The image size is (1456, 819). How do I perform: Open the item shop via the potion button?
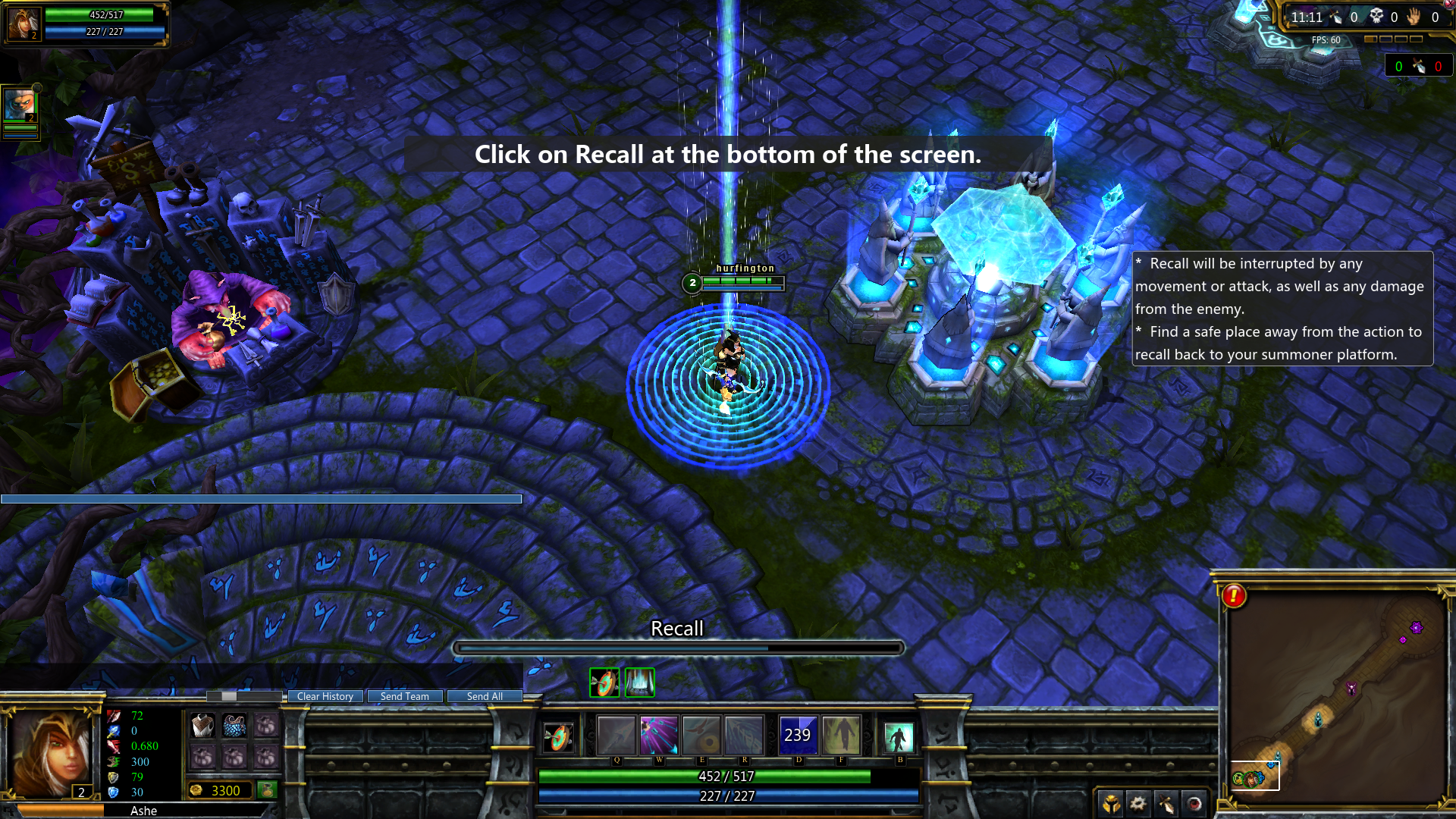click(x=267, y=790)
